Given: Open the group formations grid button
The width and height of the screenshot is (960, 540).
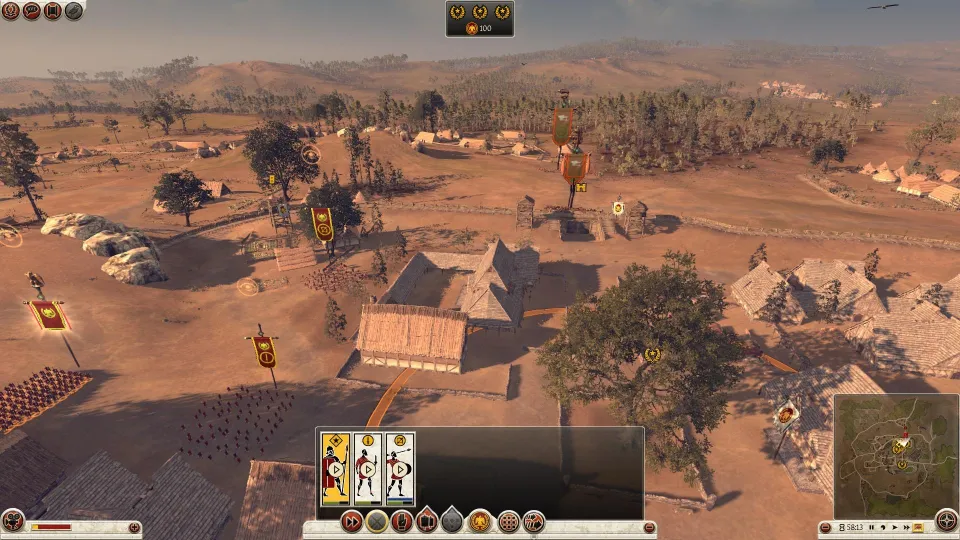Looking at the screenshot, I should pyautogui.click(x=508, y=521).
